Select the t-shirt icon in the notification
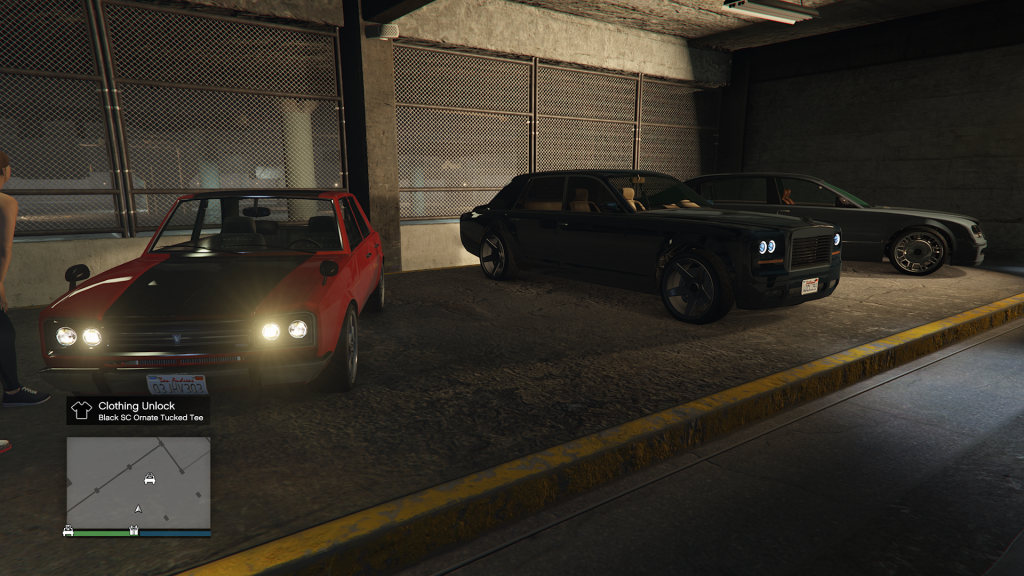 coord(82,410)
